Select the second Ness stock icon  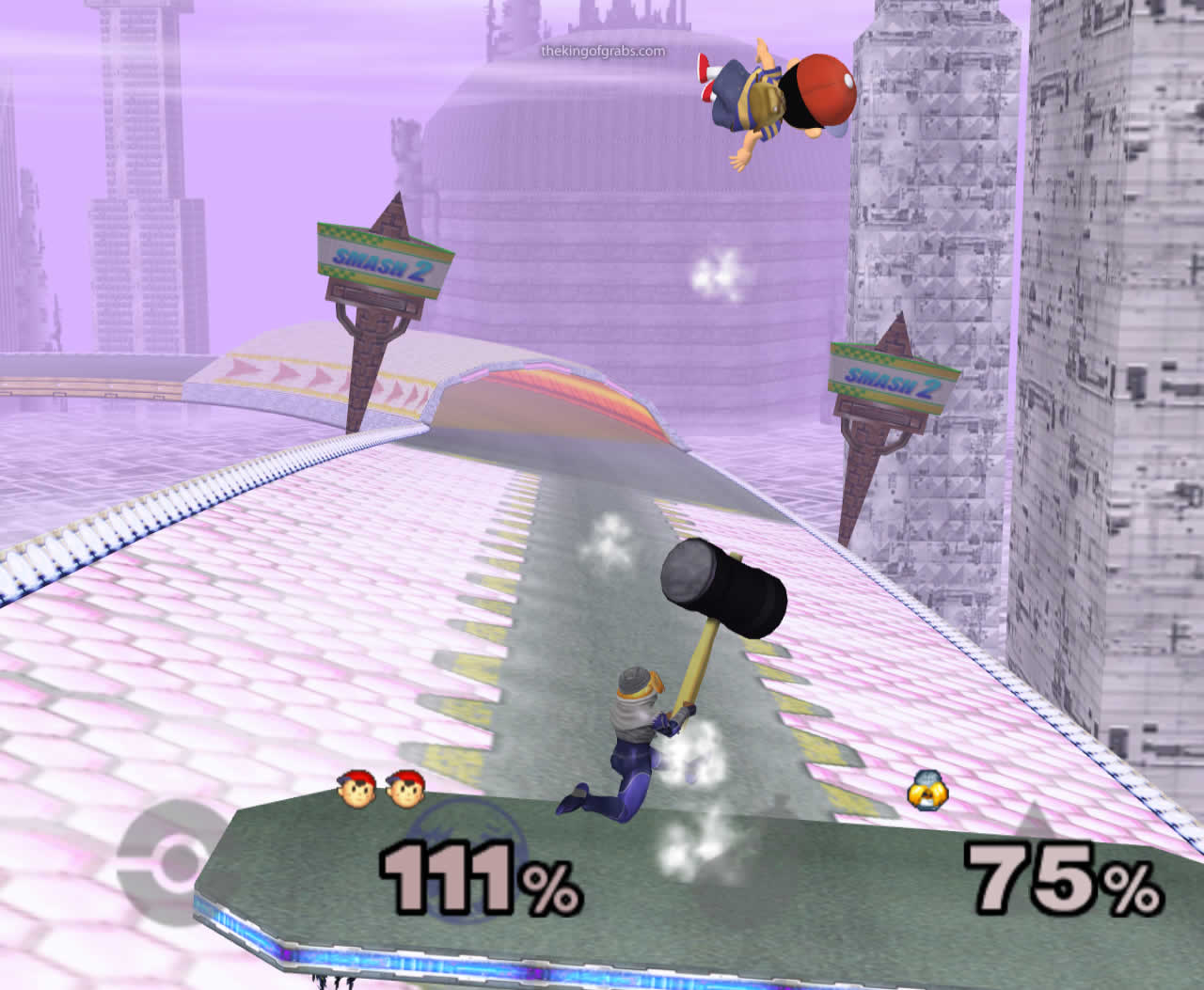click(403, 790)
